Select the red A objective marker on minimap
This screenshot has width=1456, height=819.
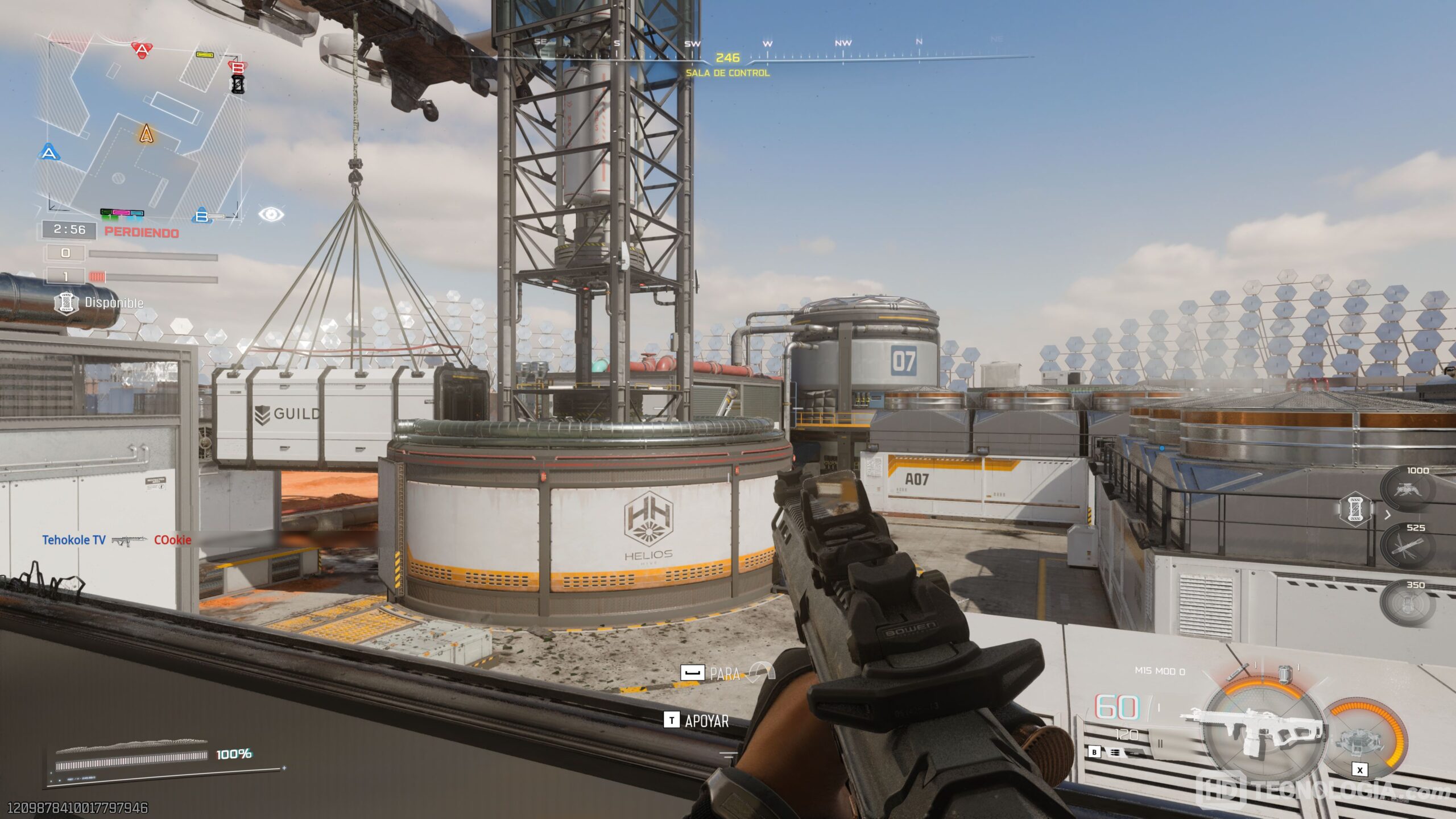coord(141,49)
